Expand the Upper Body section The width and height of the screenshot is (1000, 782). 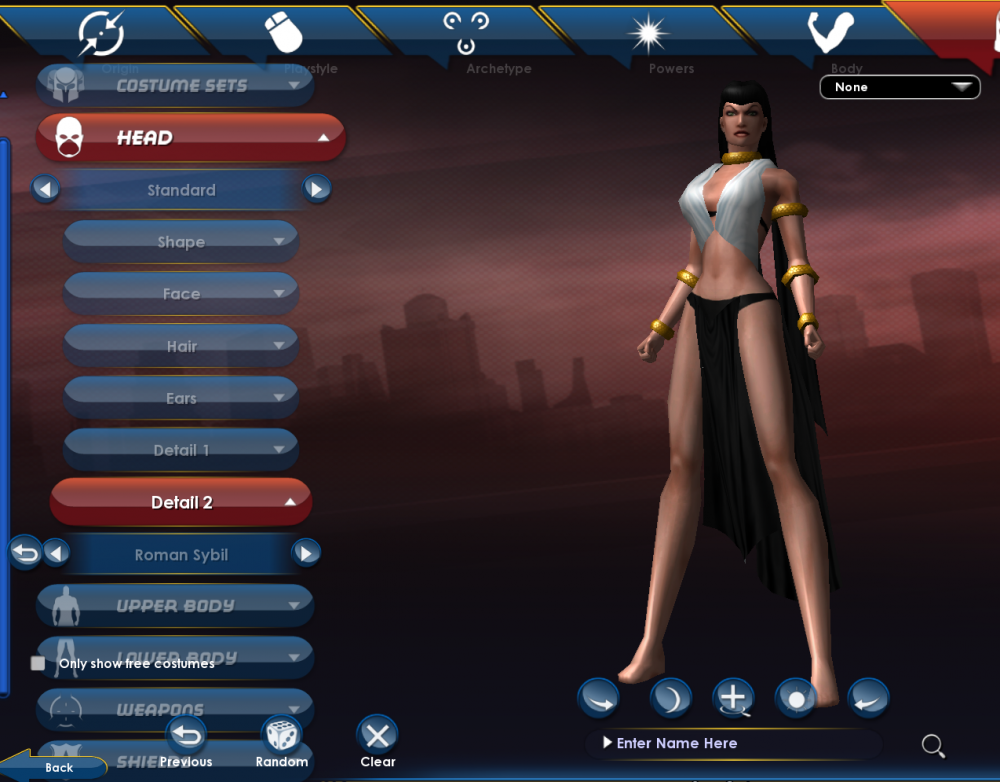176,606
